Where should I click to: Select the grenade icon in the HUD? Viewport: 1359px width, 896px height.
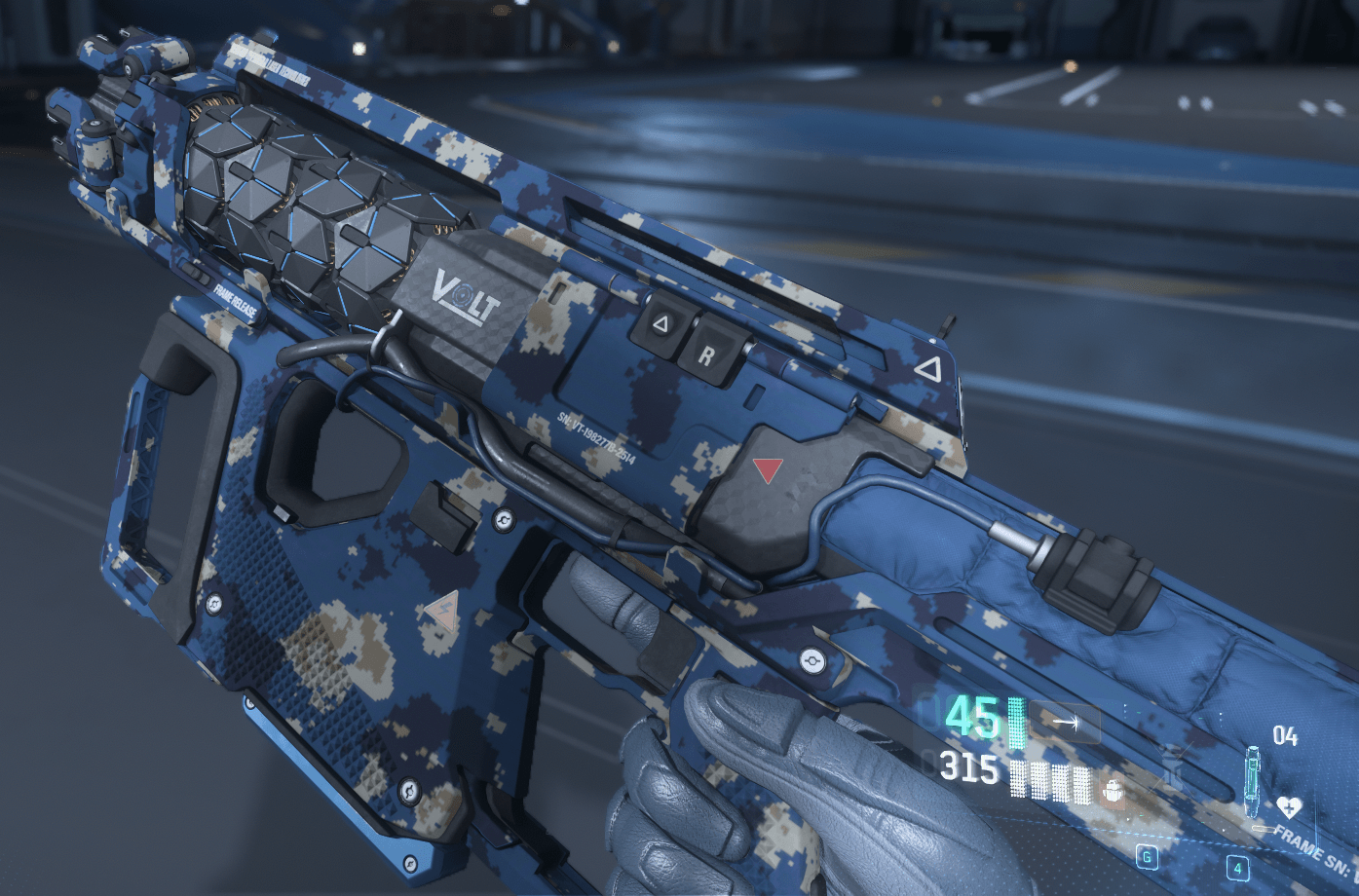point(1173,766)
